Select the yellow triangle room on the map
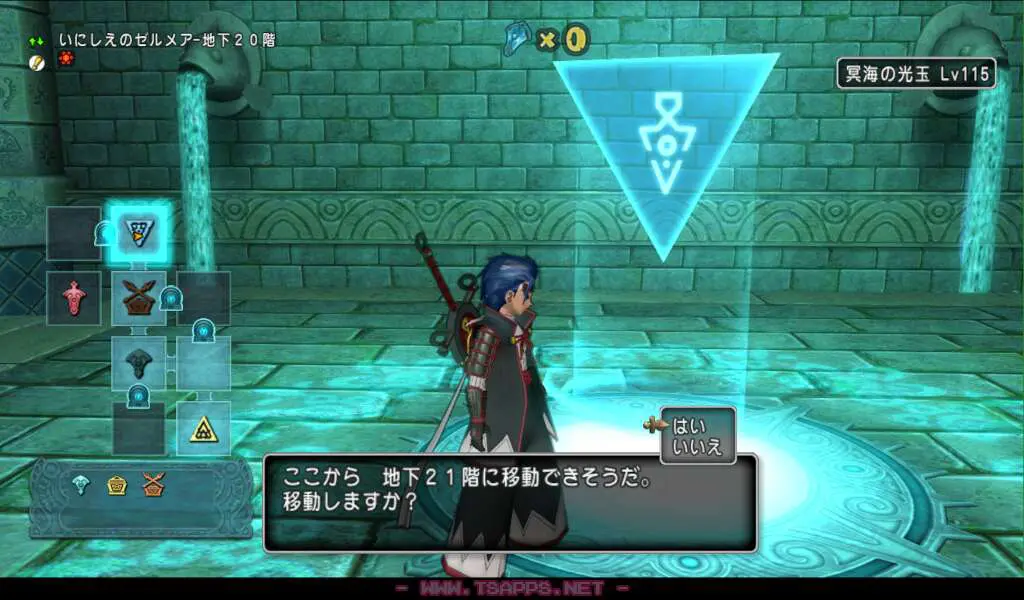1024x600 pixels. (203, 428)
